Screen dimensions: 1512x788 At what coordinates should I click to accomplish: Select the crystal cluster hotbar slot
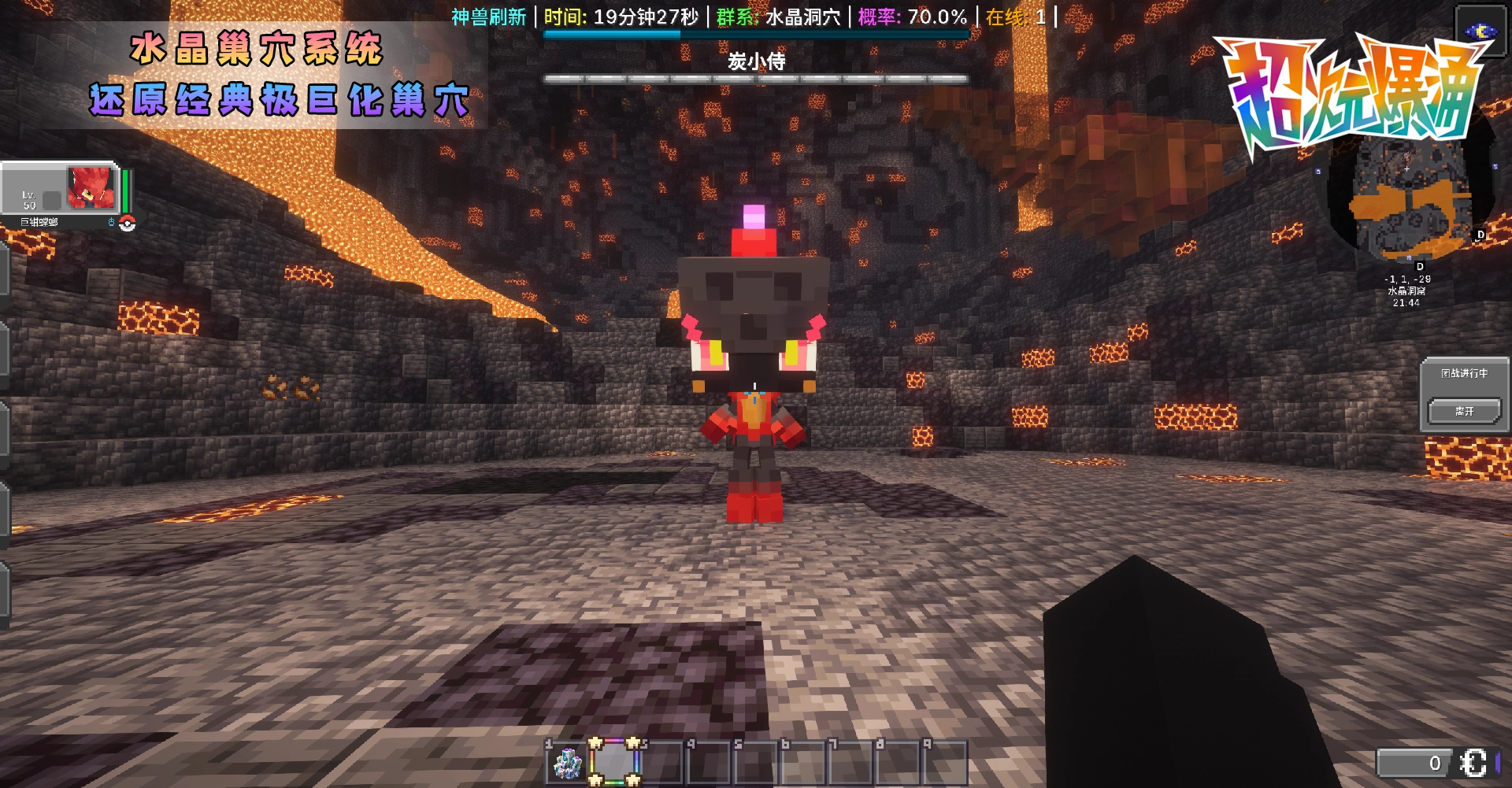point(567,763)
